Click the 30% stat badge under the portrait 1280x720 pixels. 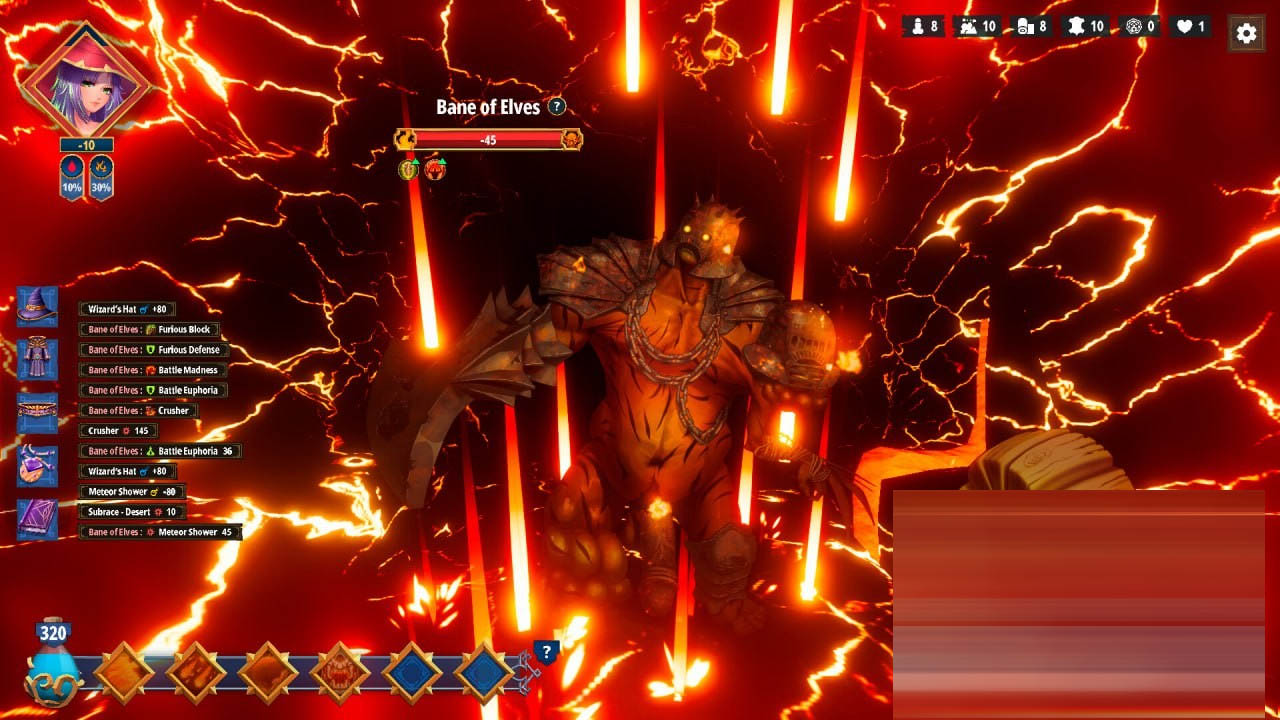pos(100,178)
